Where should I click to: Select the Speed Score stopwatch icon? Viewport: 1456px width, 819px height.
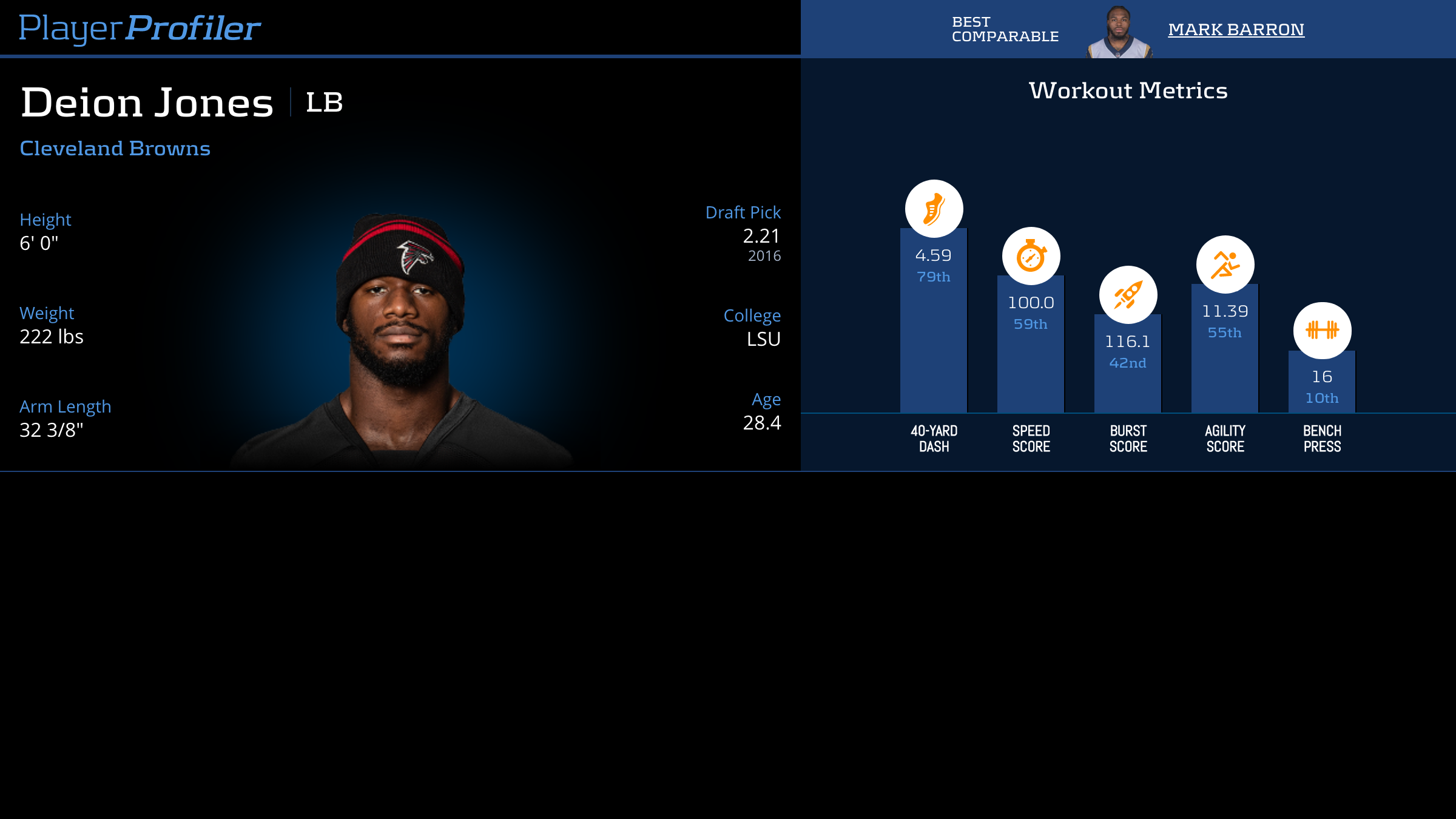[1031, 256]
